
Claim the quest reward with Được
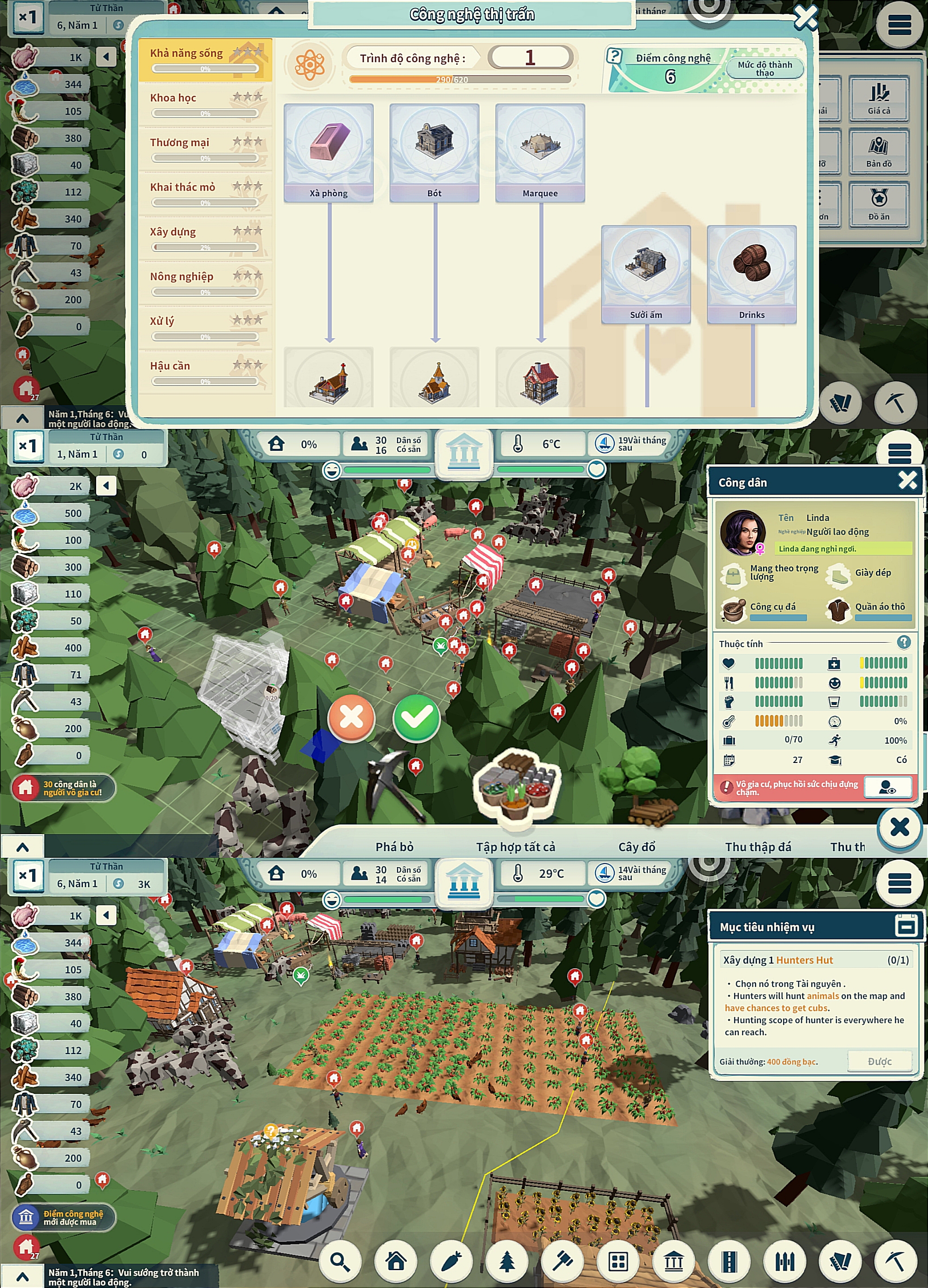pos(879,1061)
